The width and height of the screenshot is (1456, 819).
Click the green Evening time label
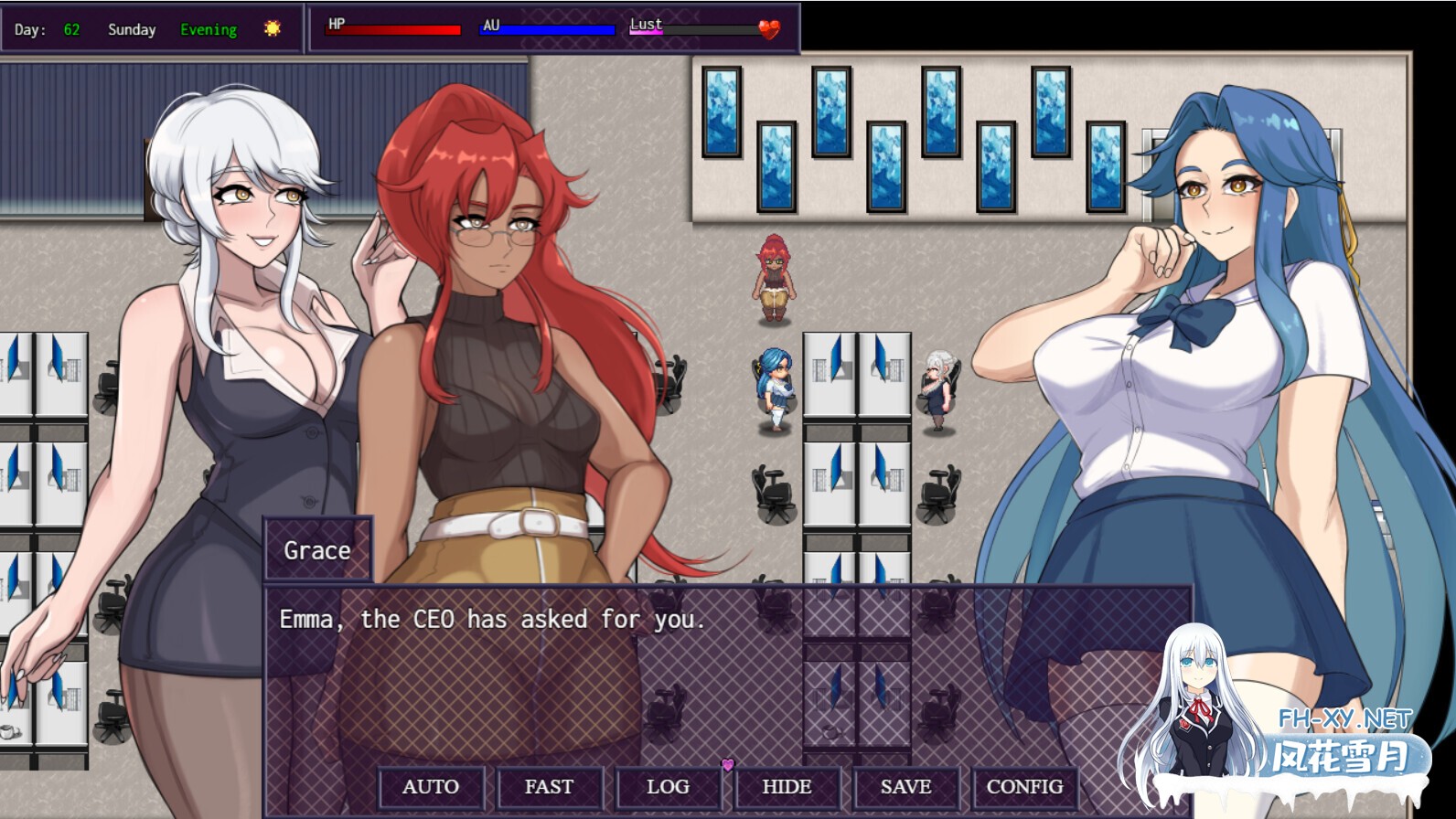click(209, 29)
